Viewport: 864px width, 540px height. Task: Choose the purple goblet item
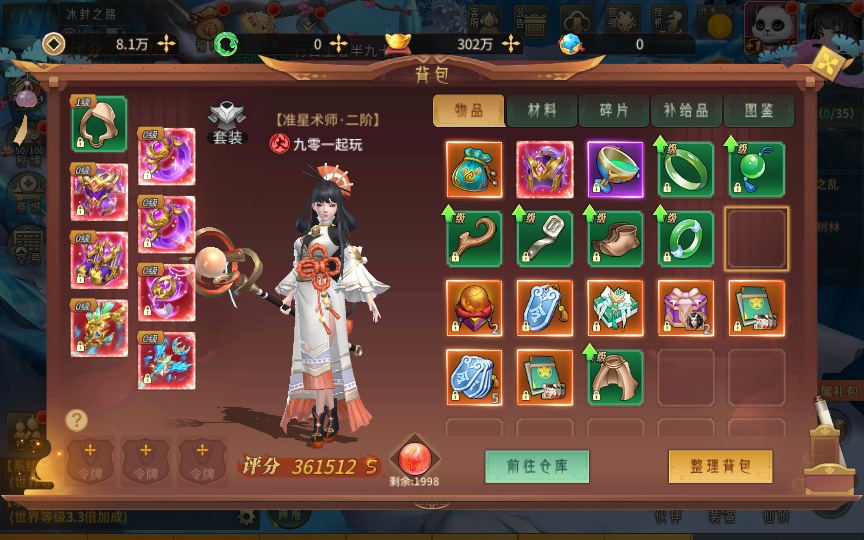(615, 170)
